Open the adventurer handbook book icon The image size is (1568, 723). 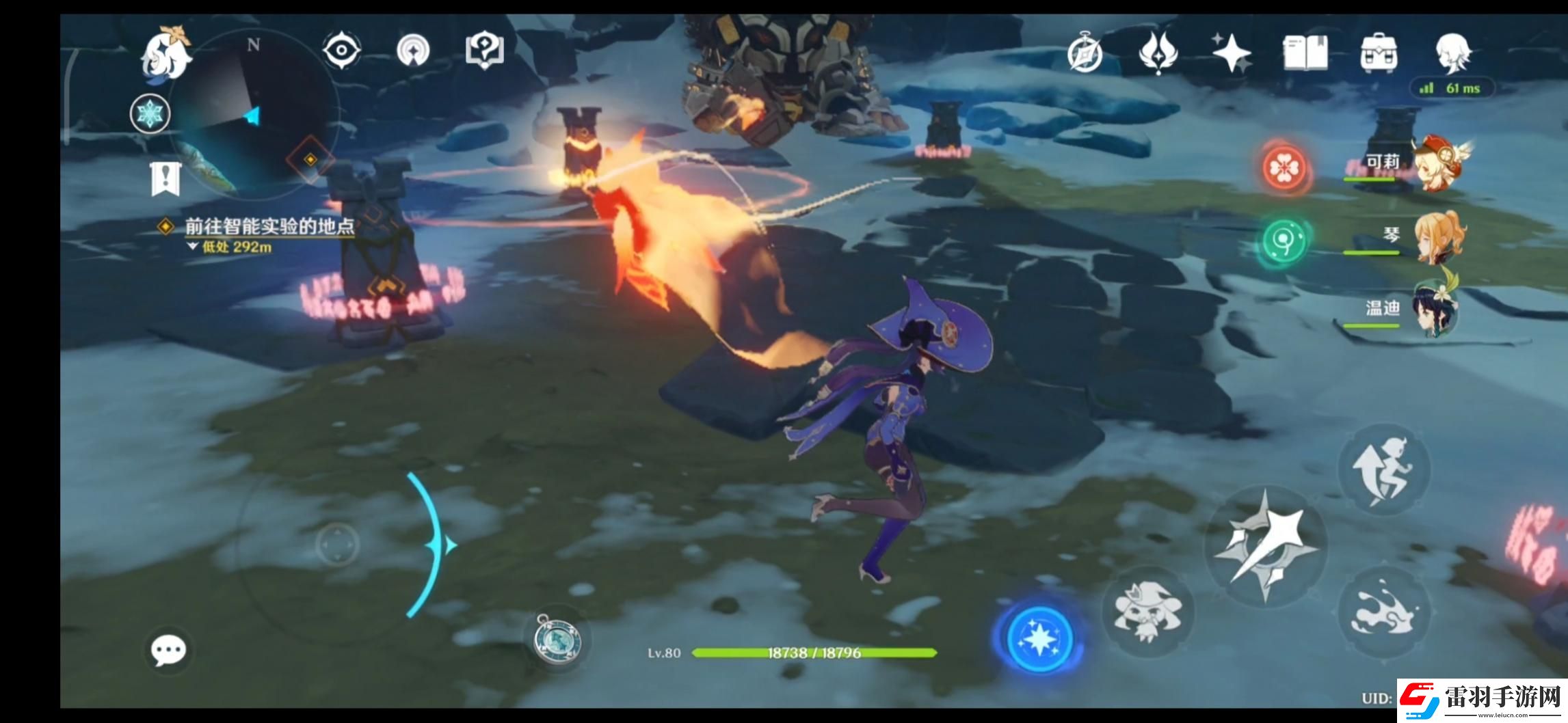tap(1305, 53)
